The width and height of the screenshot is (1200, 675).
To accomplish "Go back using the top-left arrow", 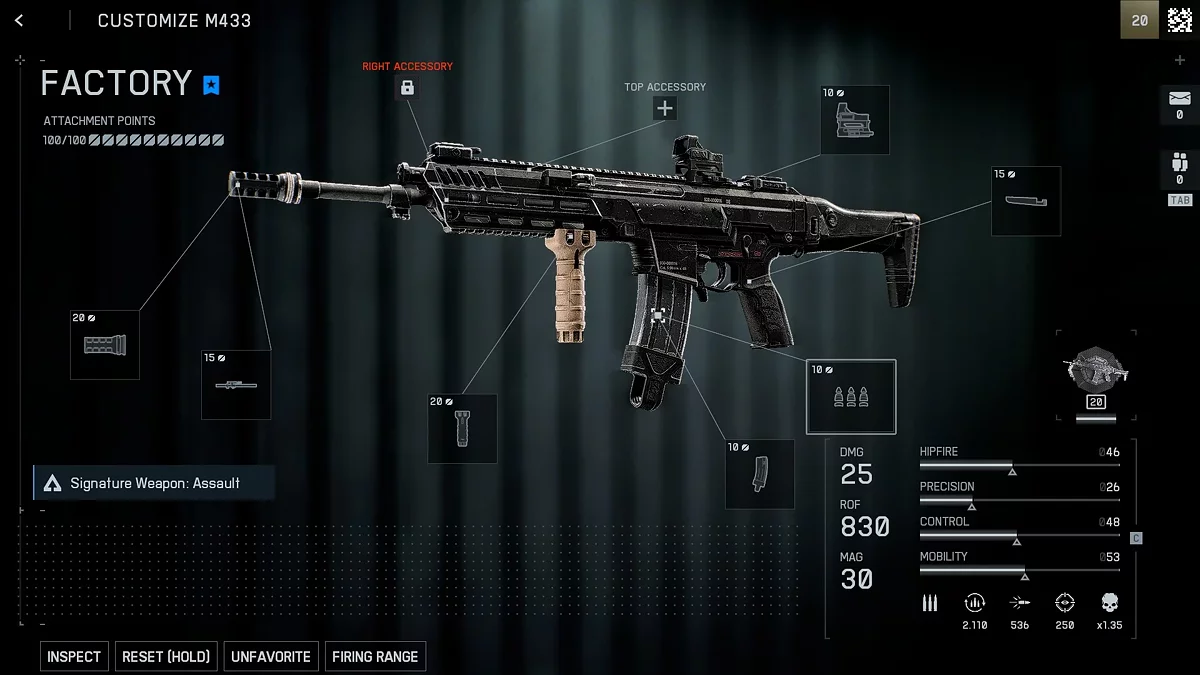I will click(19, 20).
